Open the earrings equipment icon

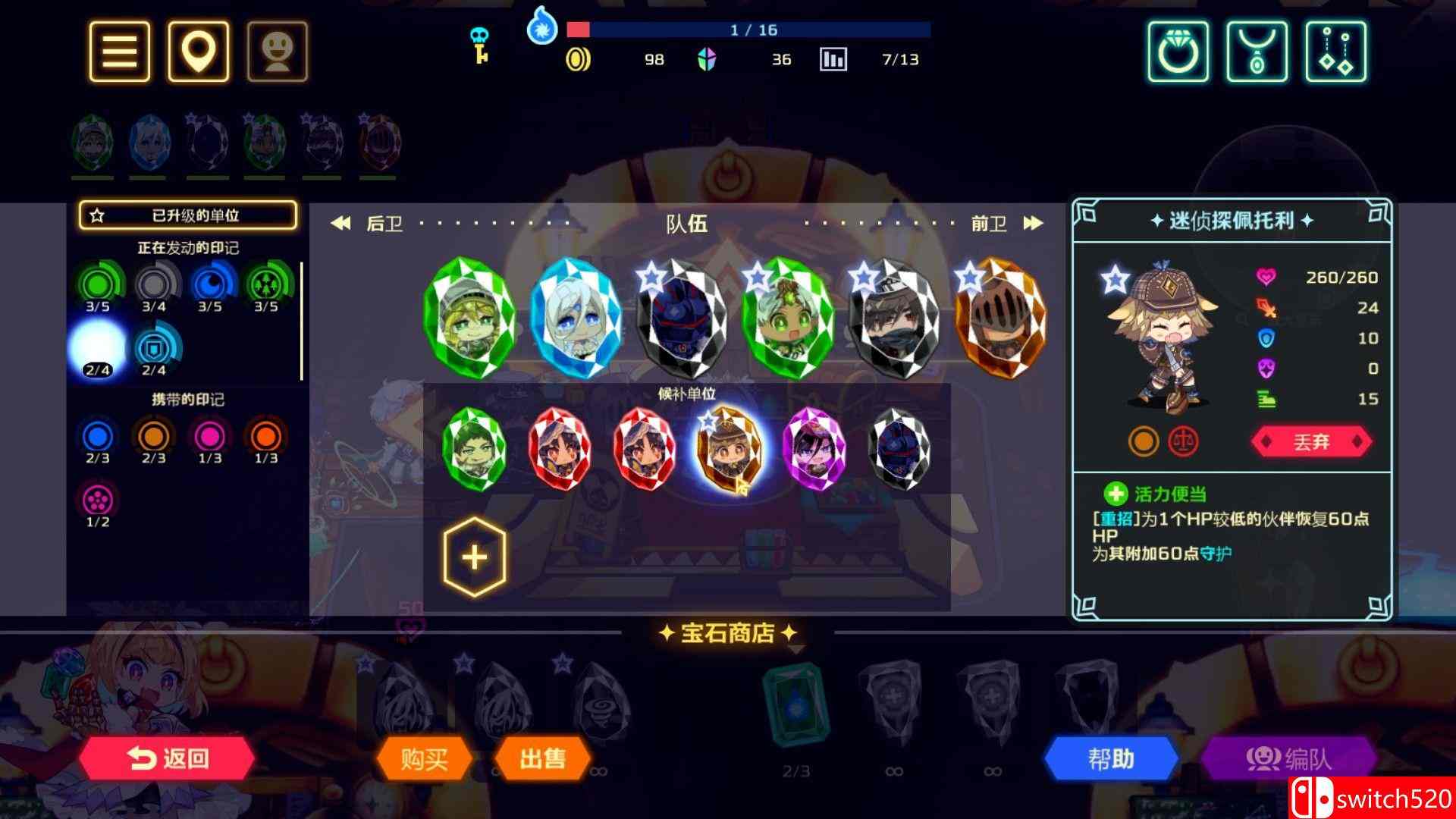pyautogui.click(x=1335, y=53)
